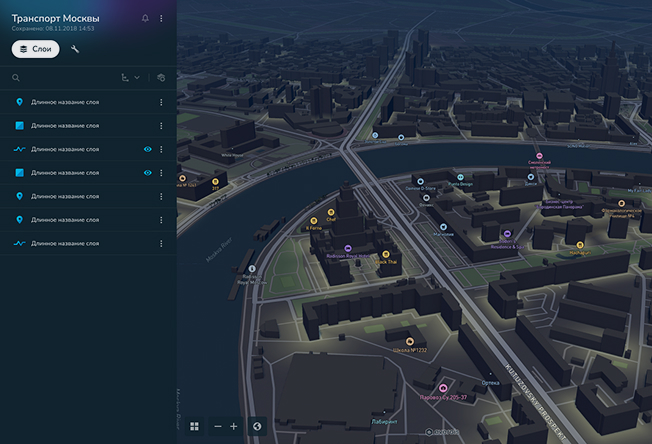The width and height of the screenshot is (652, 444).
Task: Click the globe map view button
Action: (x=258, y=426)
